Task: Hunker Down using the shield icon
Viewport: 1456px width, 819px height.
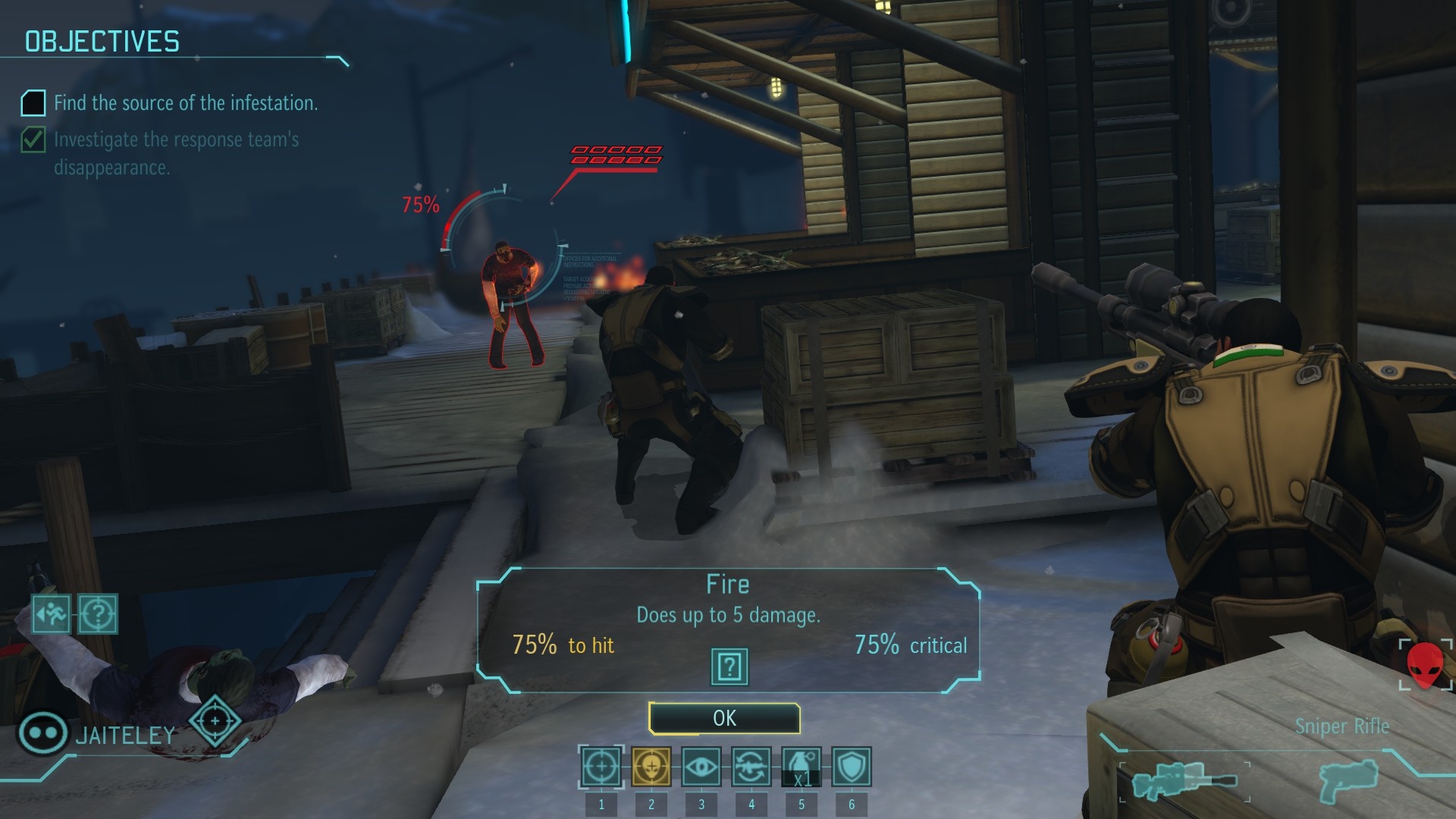Action: click(852, 767)
